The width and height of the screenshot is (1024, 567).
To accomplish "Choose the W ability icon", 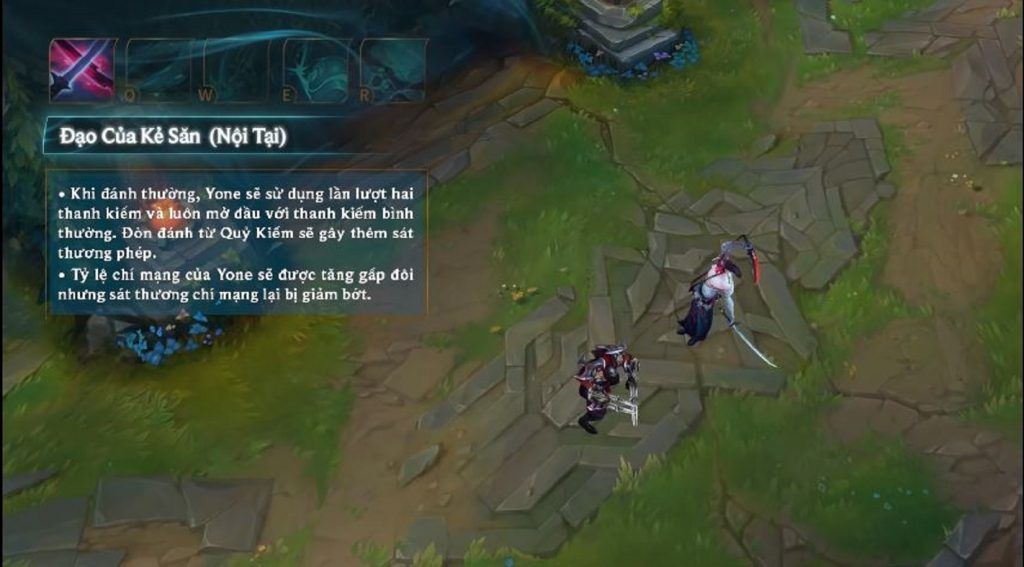I will [x=238, y=70].
